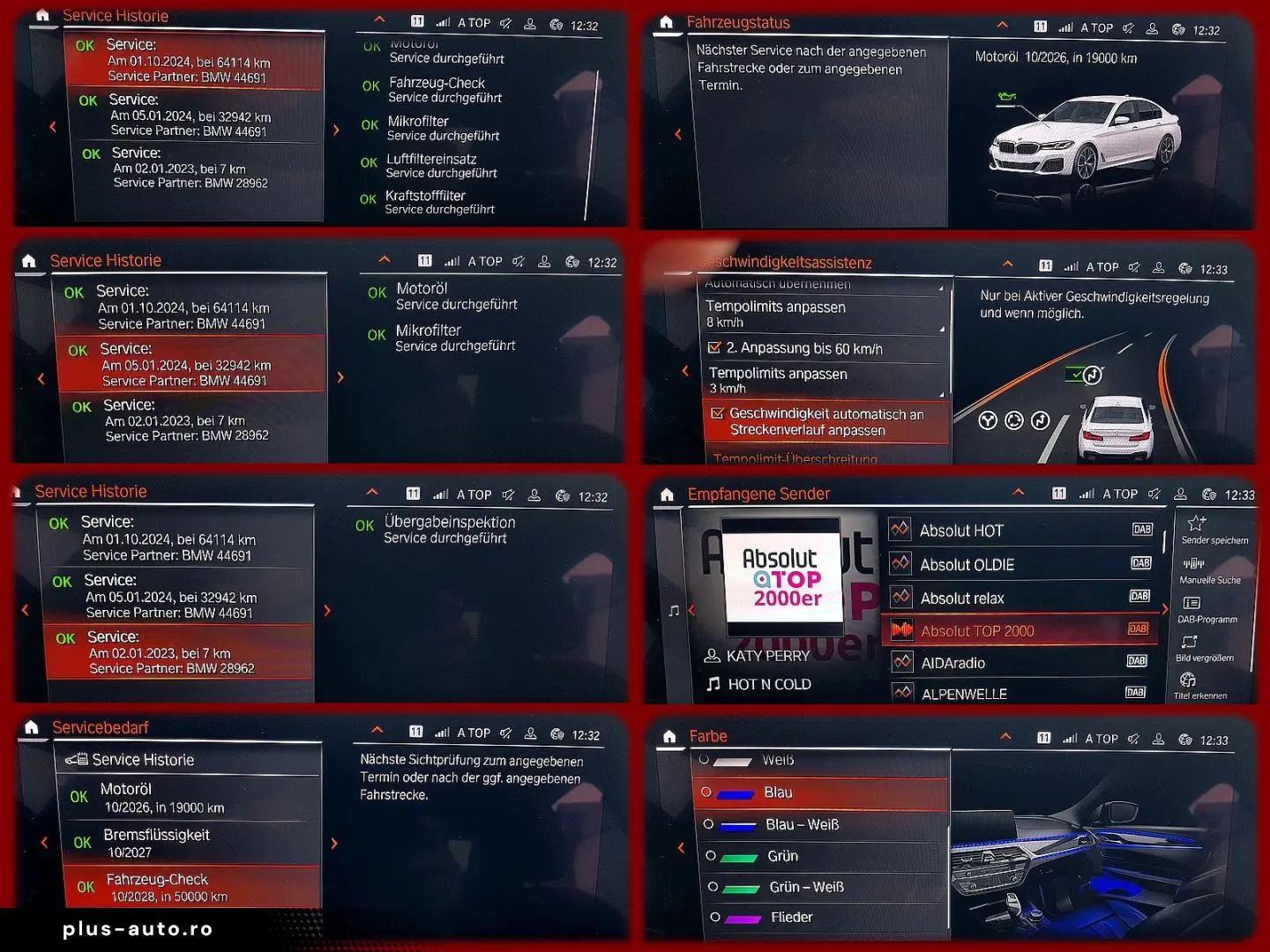
Task: Click the home icon beside the Farbe title
Action: [x=669, y=737]
